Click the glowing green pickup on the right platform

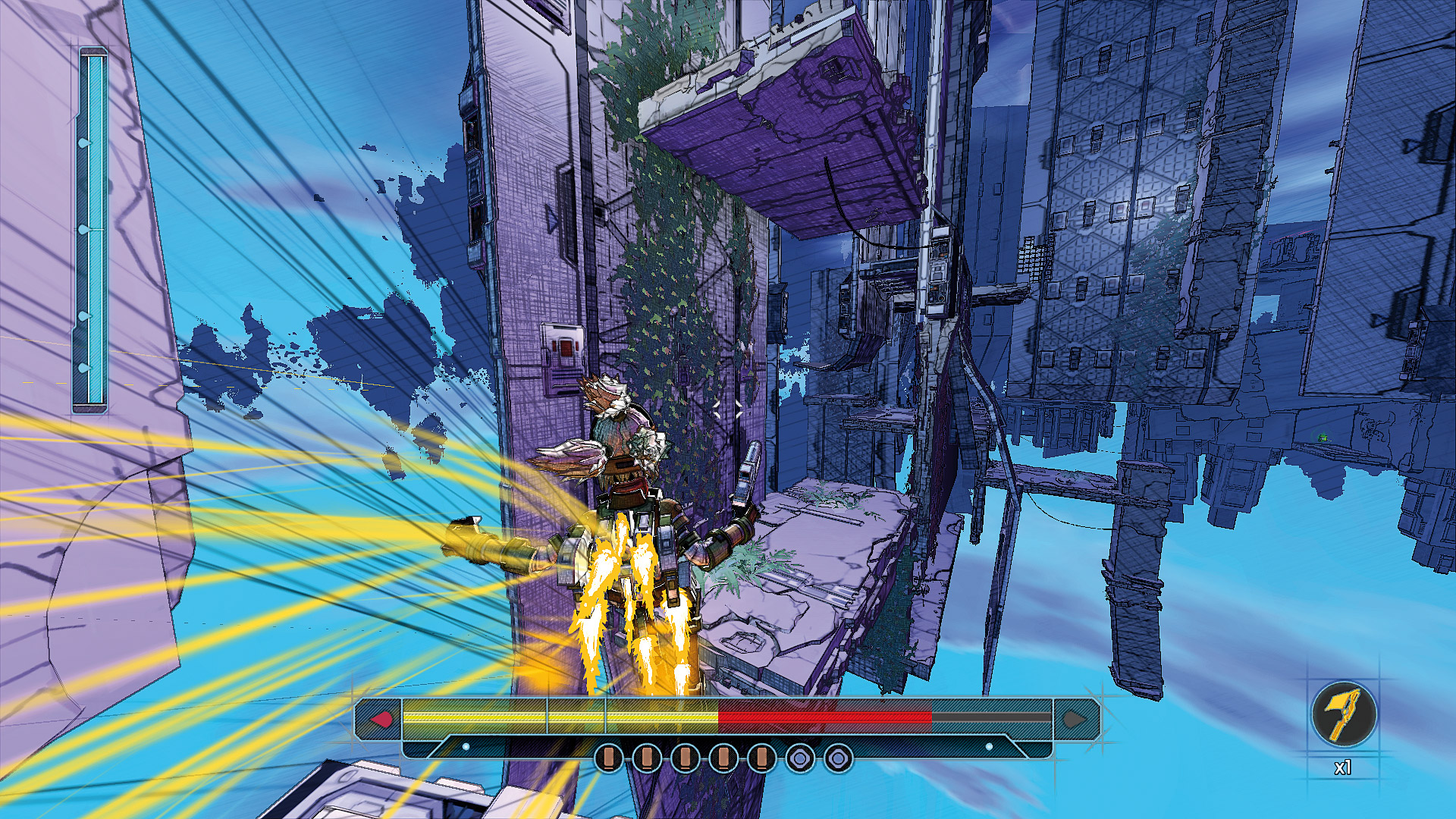tap(1323, 438)
